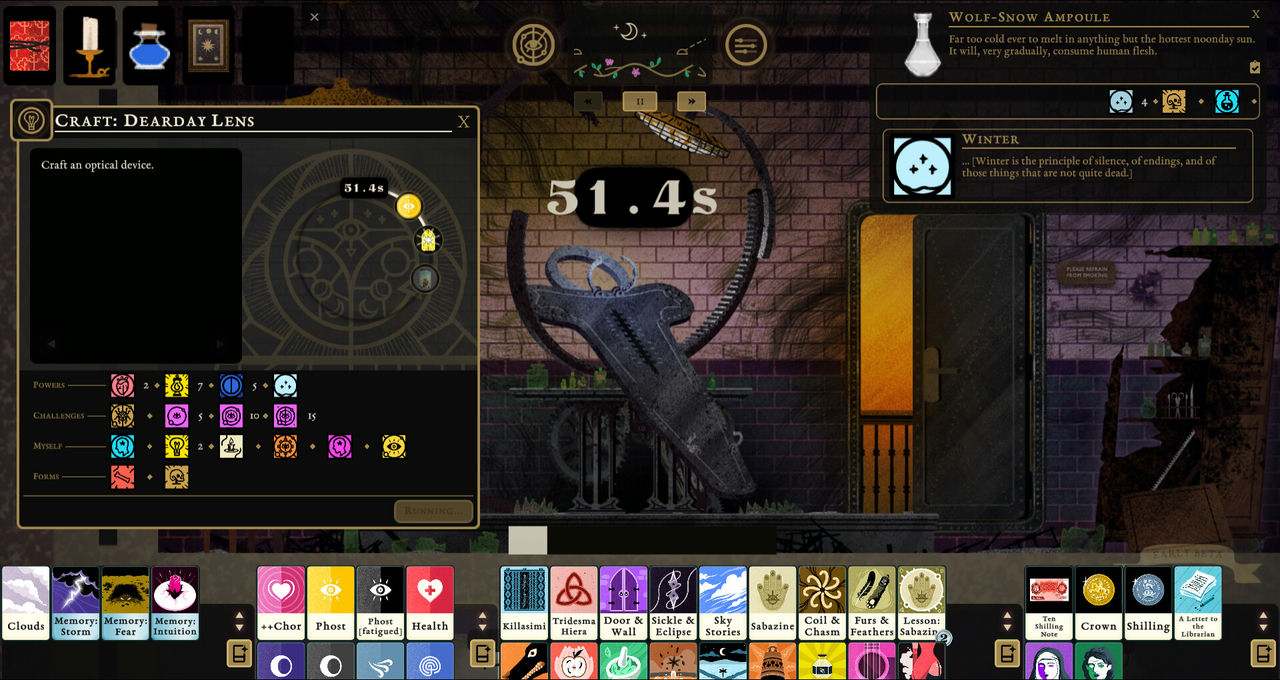Open the sliders settings icon

pyautogui.click(x=745, y=44)
